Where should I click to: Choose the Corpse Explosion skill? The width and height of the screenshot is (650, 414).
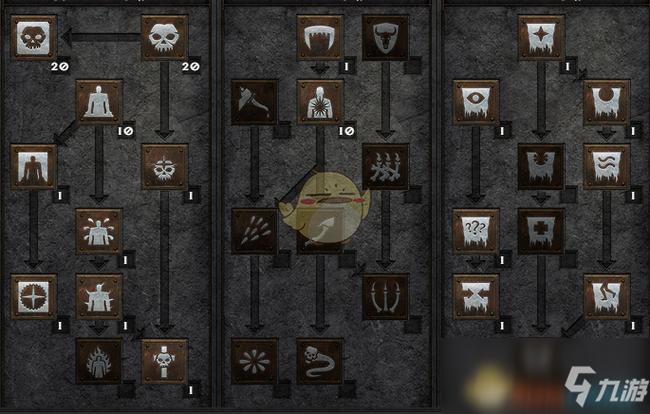click(x=320, y=103)
